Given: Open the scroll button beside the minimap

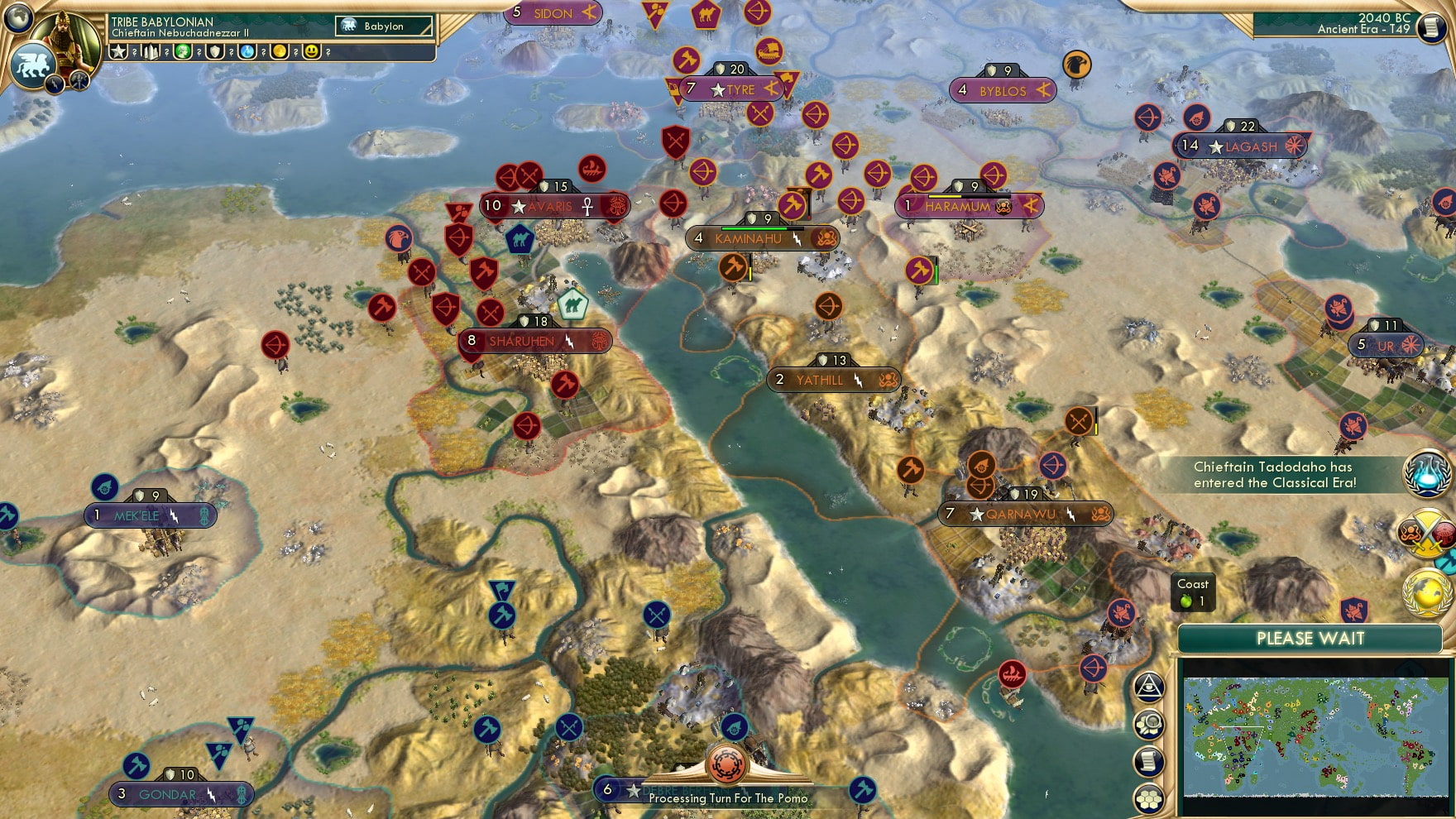Looking at the screenshot, I should pyautogui.click(x=1150, y=762).
